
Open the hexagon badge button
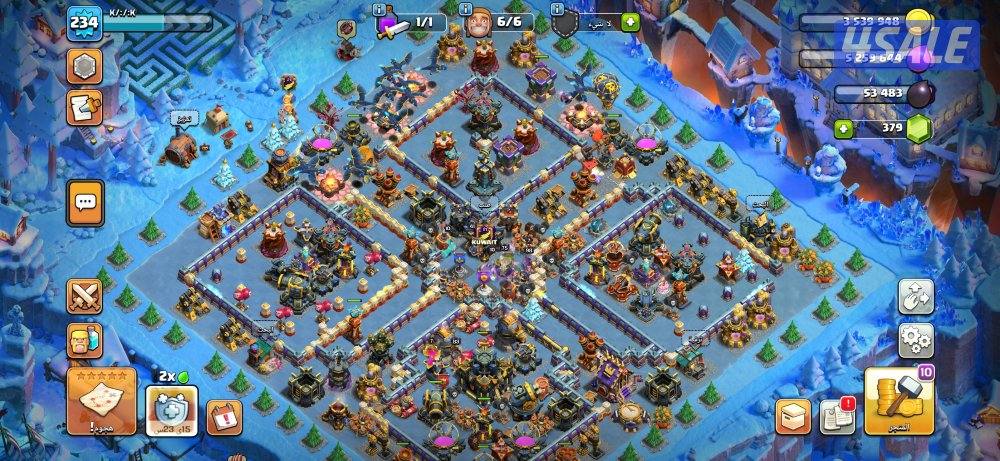pos(84,66)
